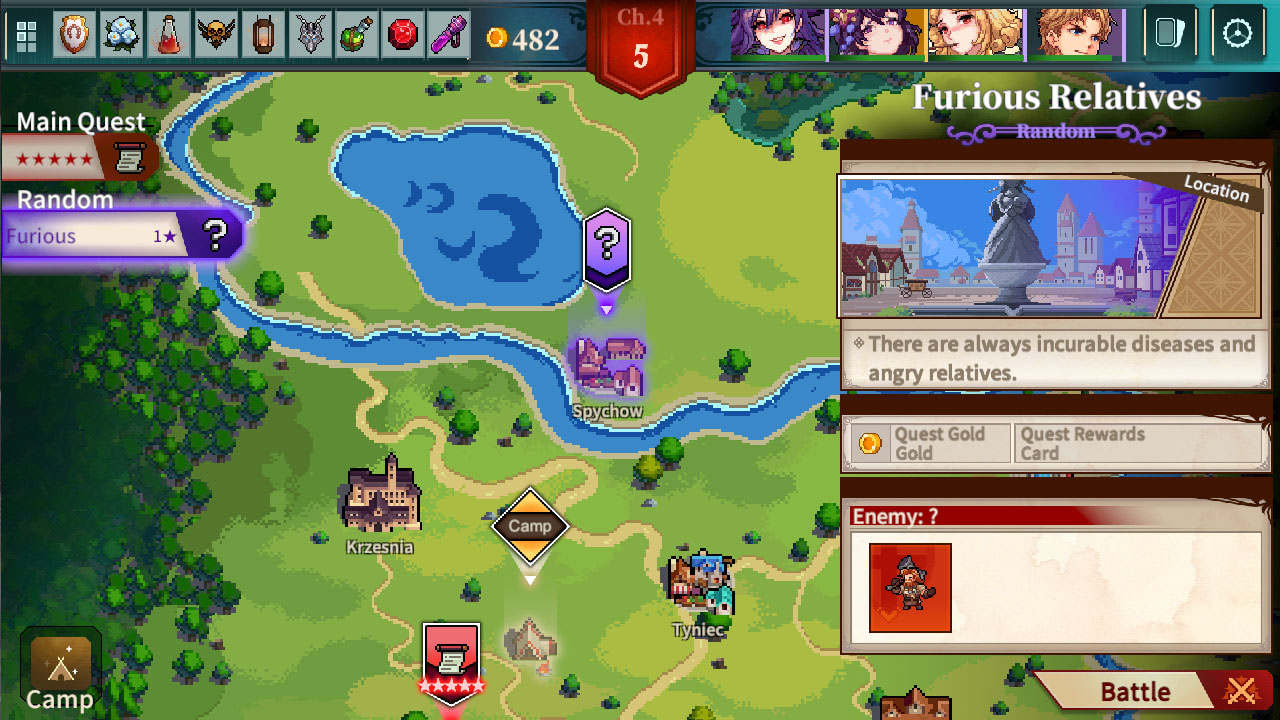Select the lantern icon in the toolbar

pyautogui.click(x=265, y=33)
